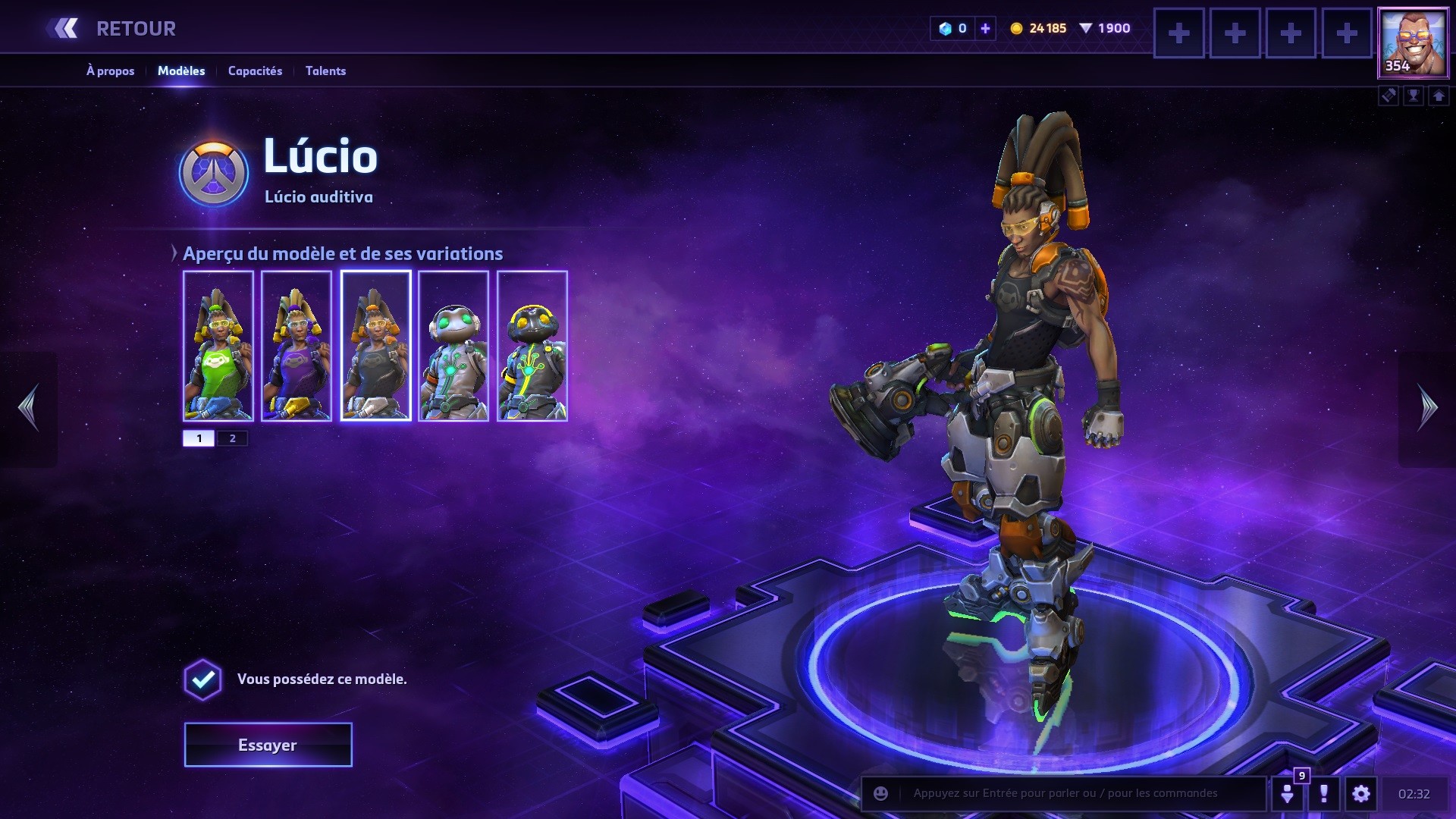Screen dimensions: 1456x819
Task: Select page 1 of skin variations
Action: tap(200, 438)
